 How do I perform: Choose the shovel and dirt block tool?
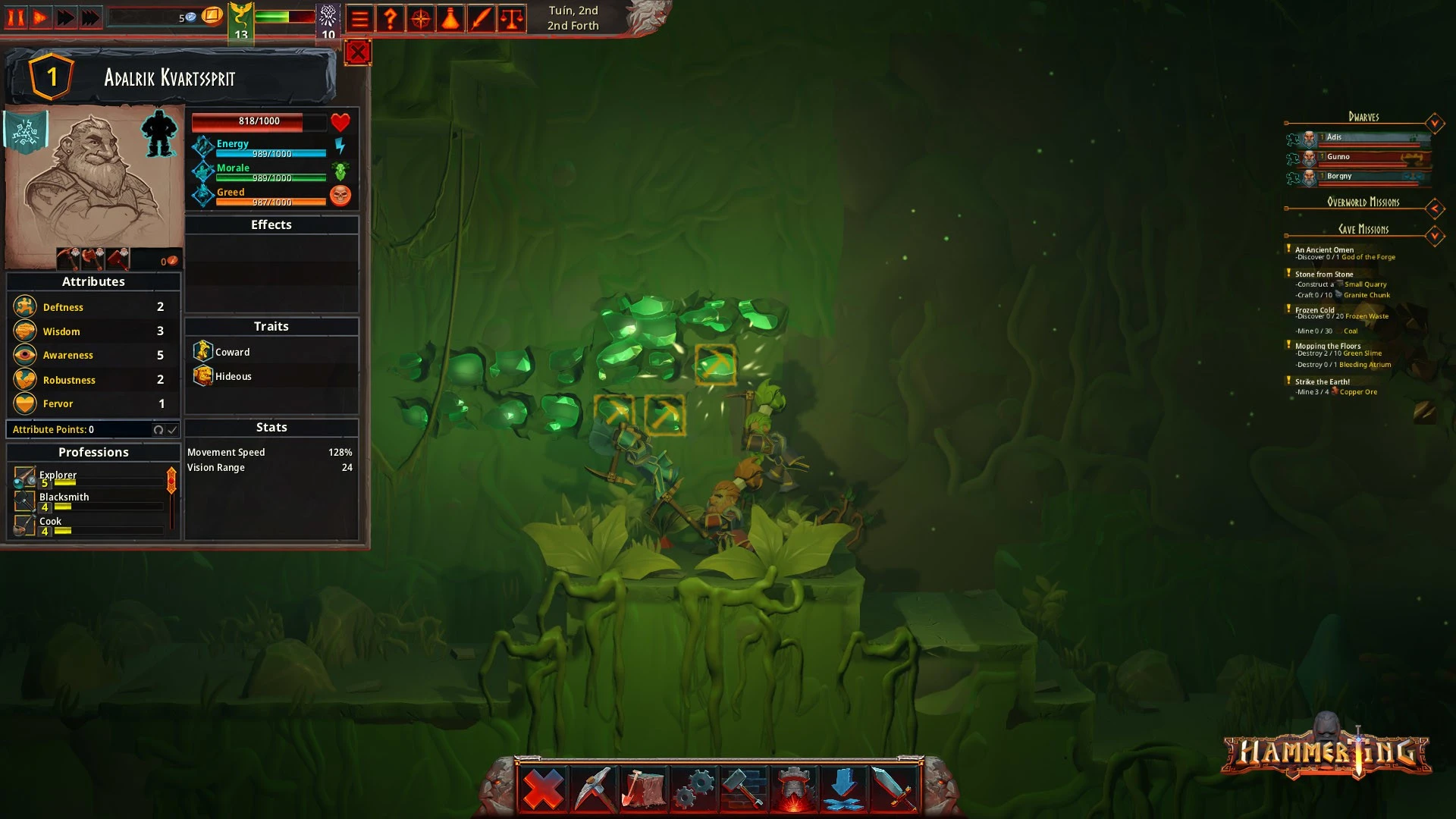click(x=644, y=789)
